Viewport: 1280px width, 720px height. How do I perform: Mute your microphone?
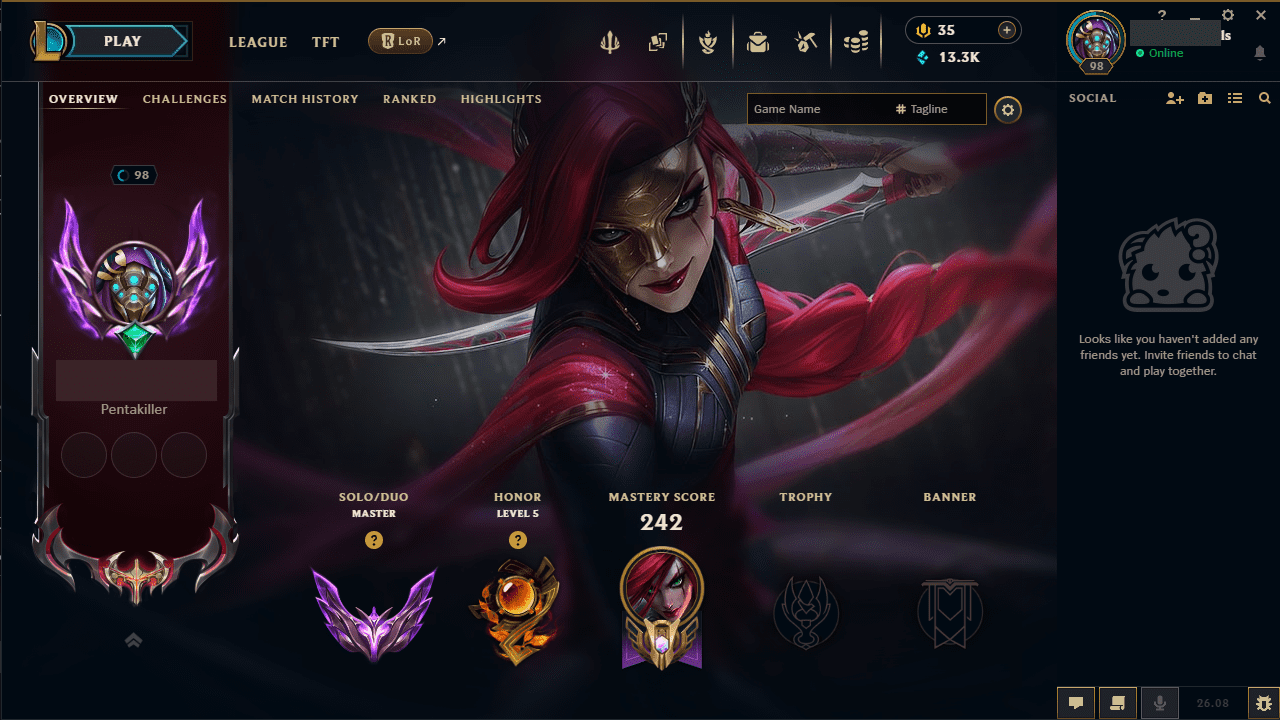click(1159, 702)
